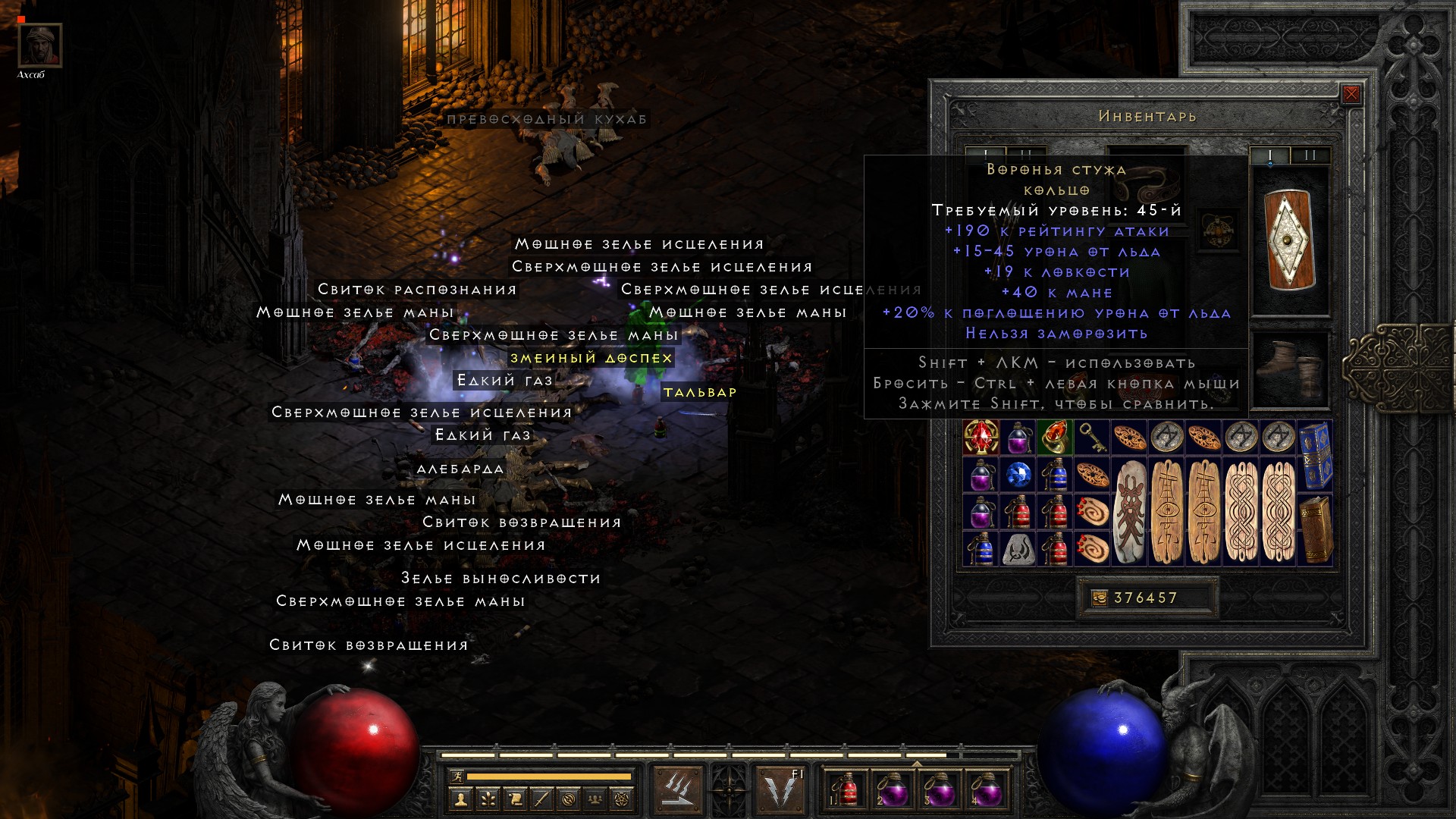The height and width of the screenshot is (819, 1456).
Task: Pick up the red ruby jewel
Action: [x=981, y=438]
